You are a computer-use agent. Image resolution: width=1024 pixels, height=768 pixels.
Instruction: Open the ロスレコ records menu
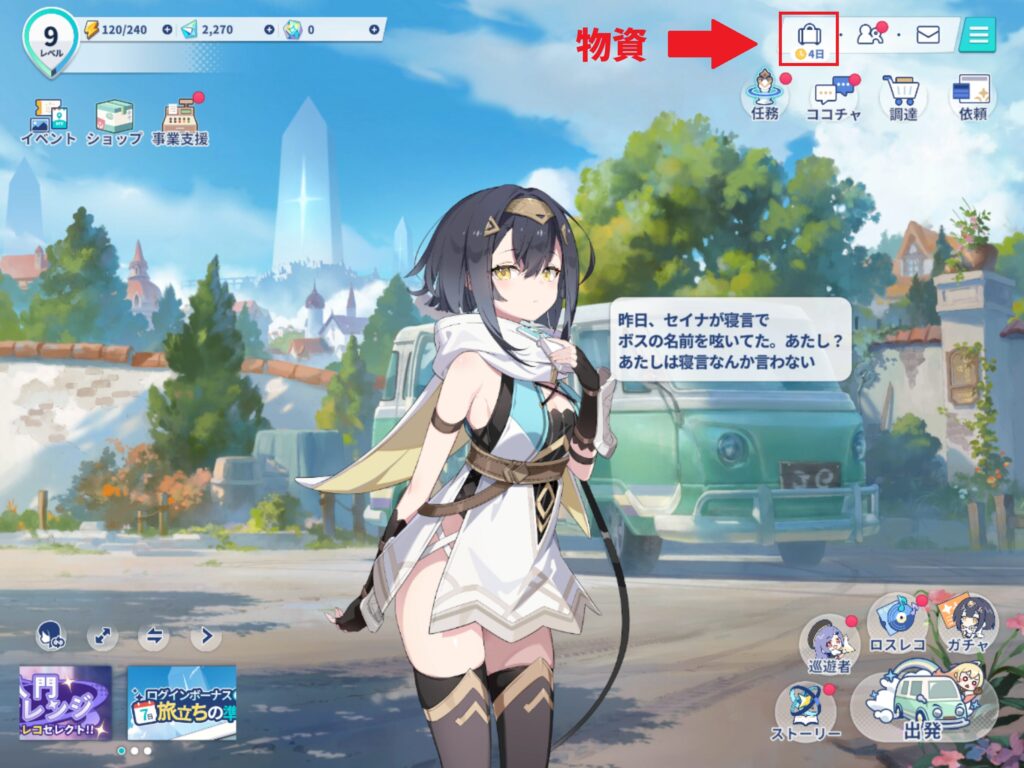(897, 622)
